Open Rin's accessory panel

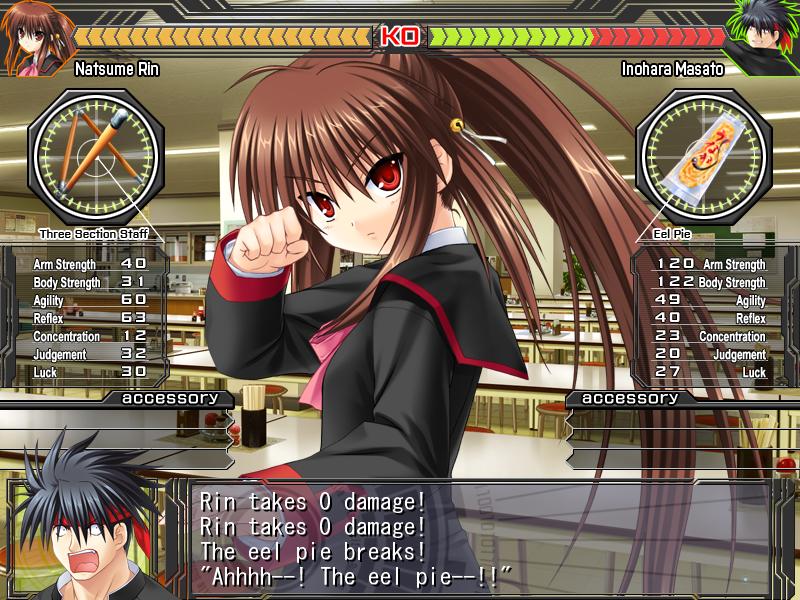[x=169, y=398]
